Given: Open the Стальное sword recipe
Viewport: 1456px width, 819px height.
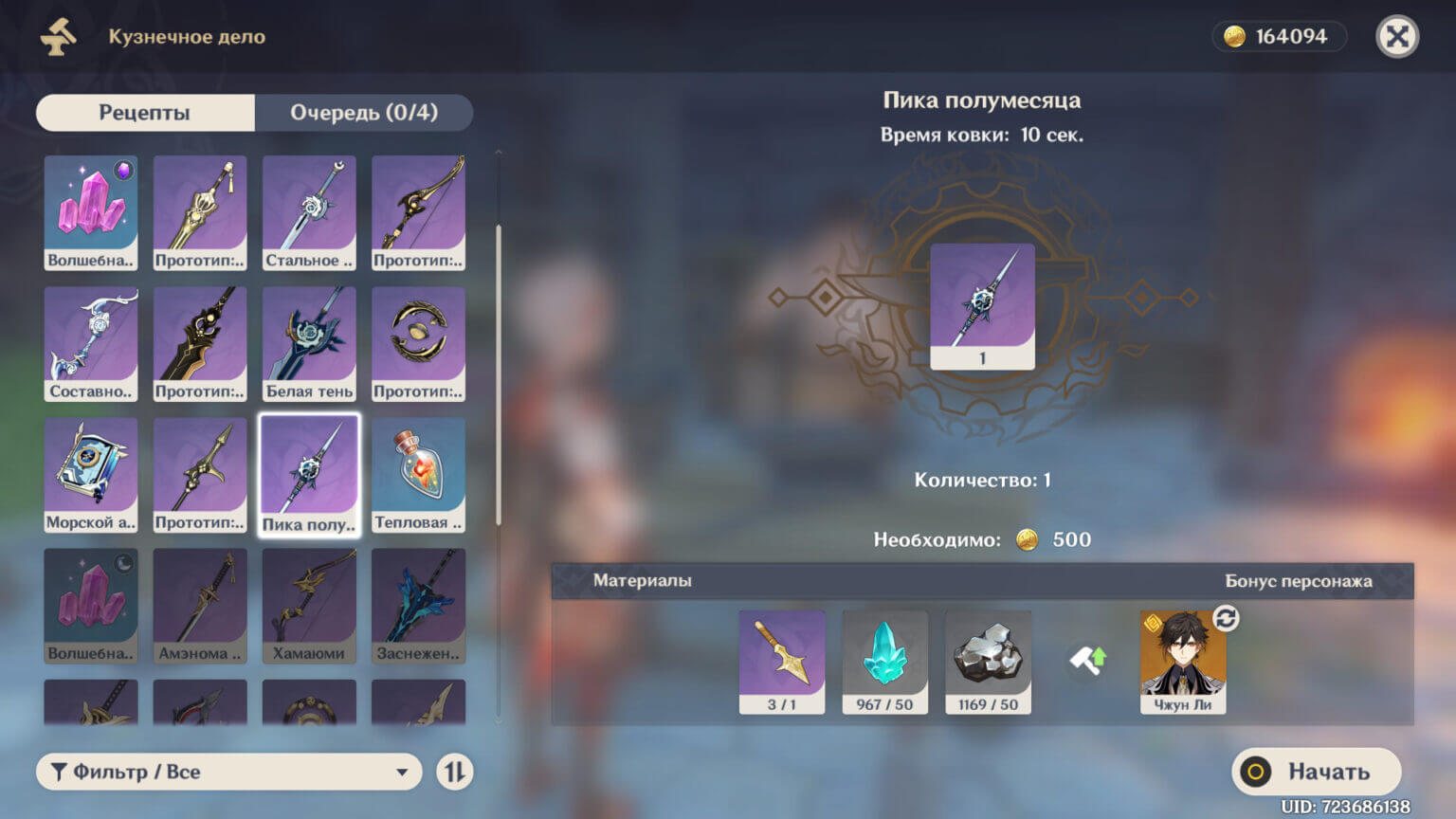Looking at the screenshot, I should (x=309, y=212).
